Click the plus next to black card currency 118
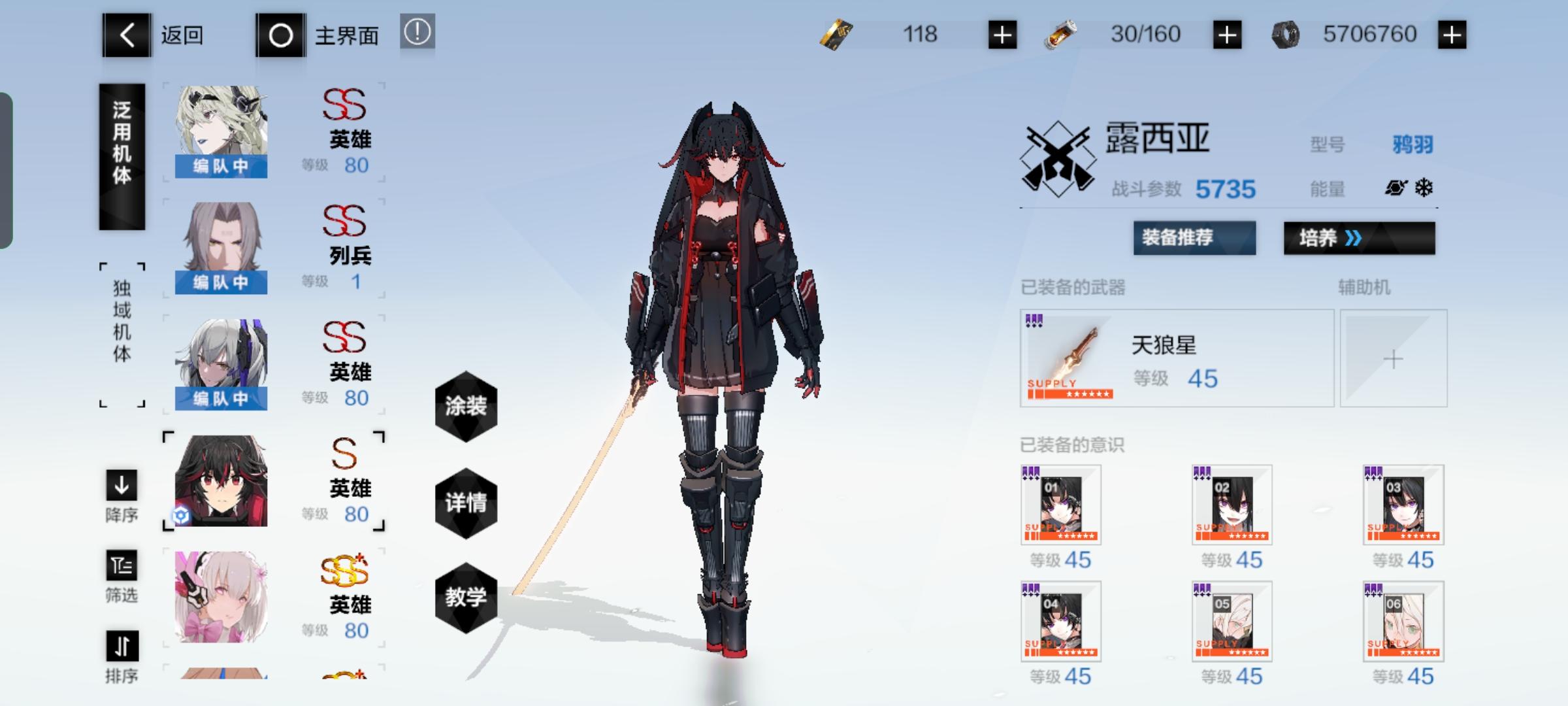Image resolution: width=1568 pixels, height=706 pixels. coord(1004,35)
